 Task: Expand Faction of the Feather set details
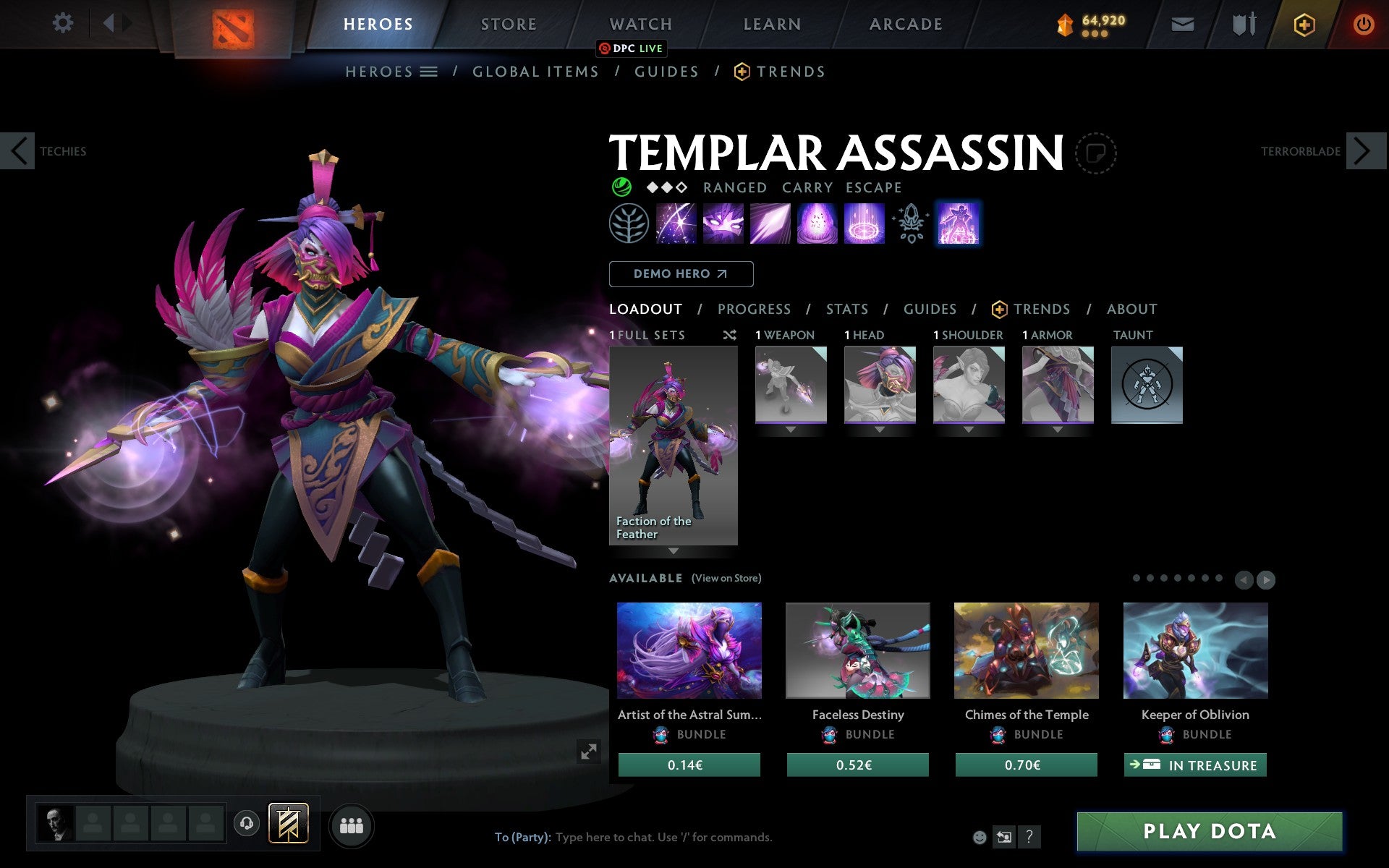[x=674, y=552]
